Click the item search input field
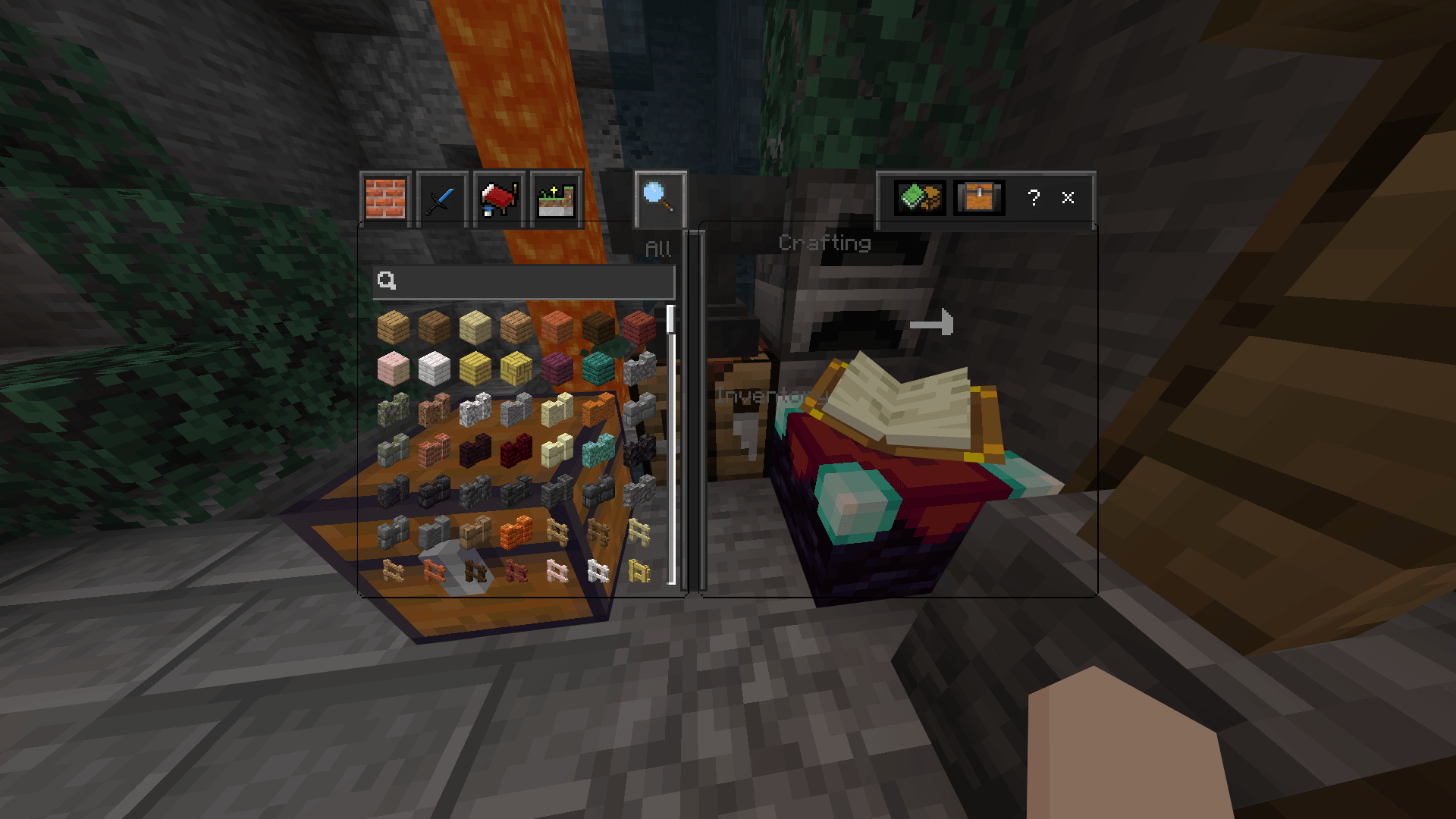Viewport: 1456px width, 819px height. coord(523,282)
